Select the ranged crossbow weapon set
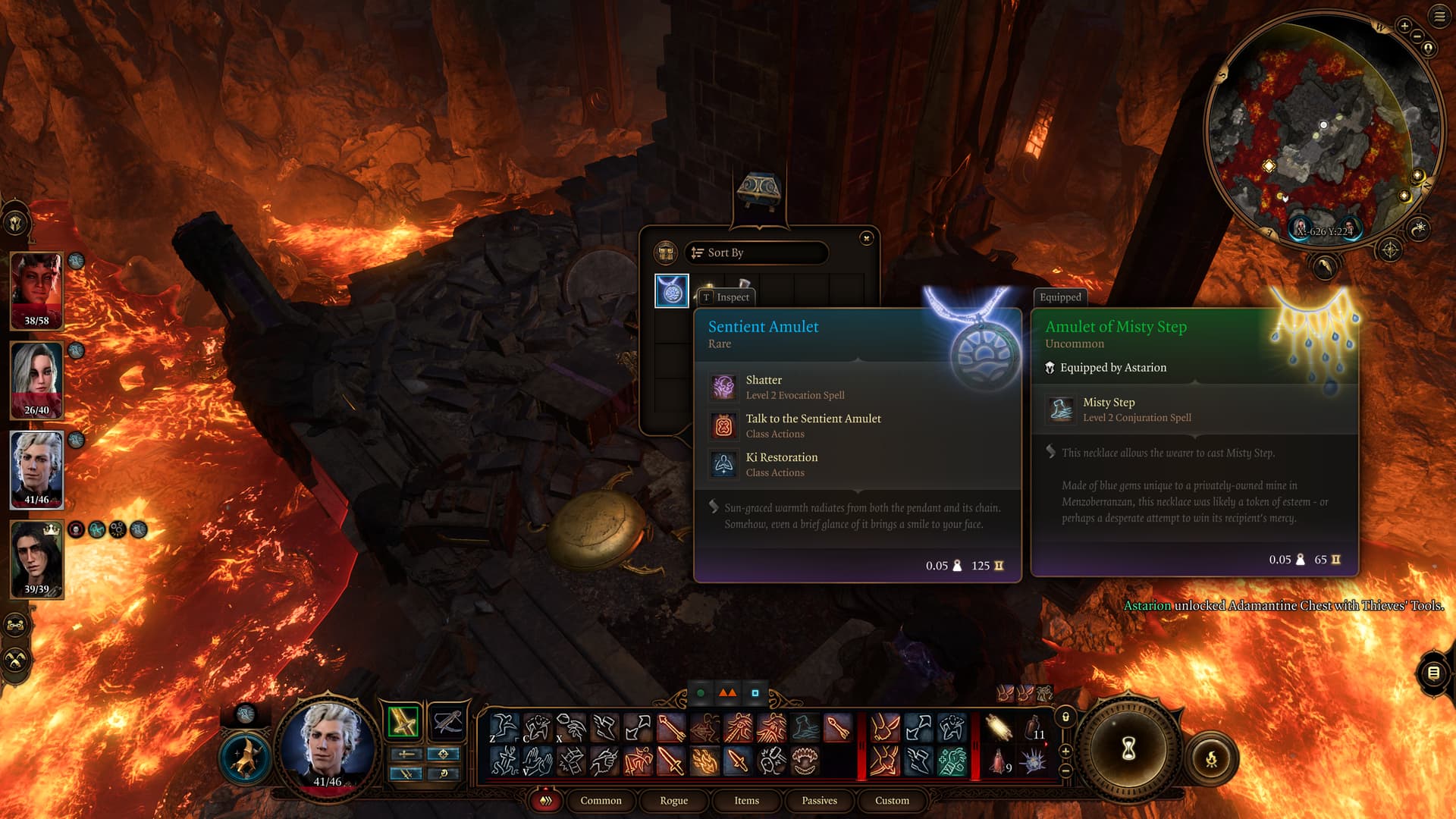Viewport: 1456px width, 819px height. pyautogui.click(x=447, y=722)
